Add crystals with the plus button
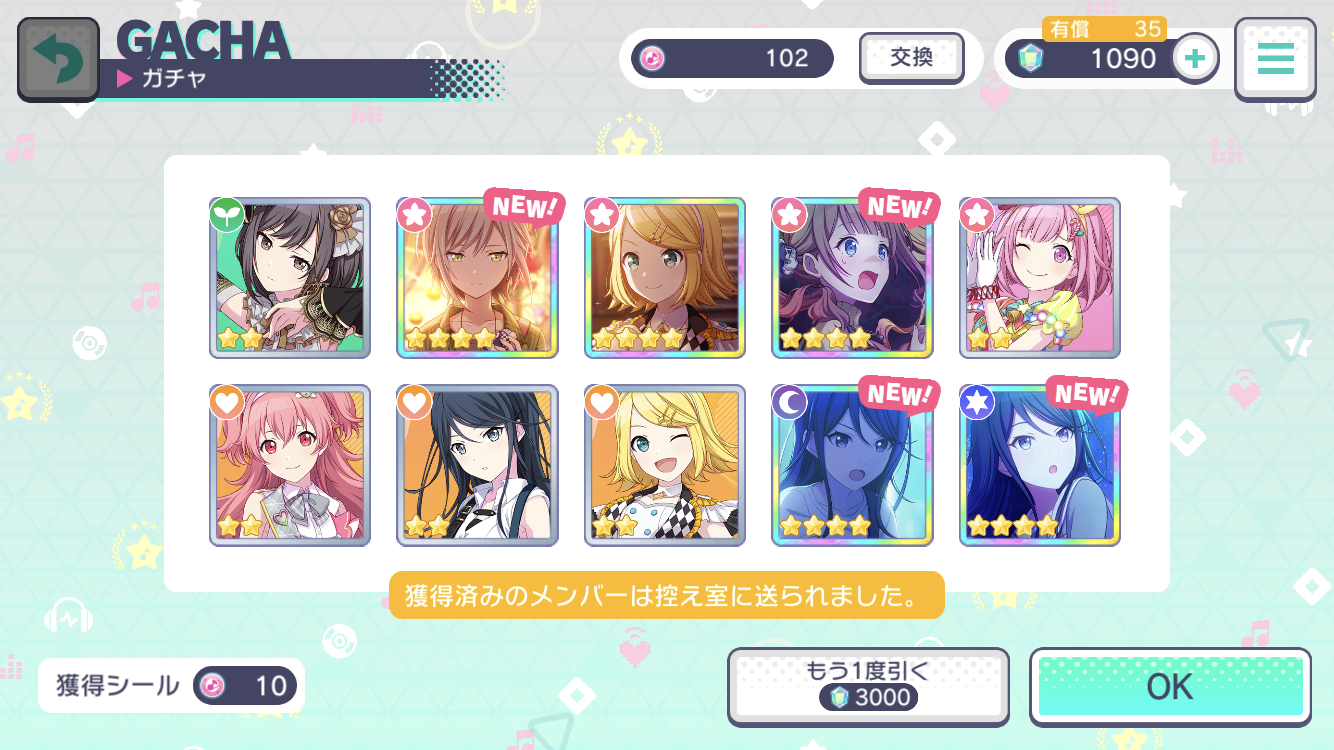1334x750 pixels. pyautogui.click(x=1194, y=58)
